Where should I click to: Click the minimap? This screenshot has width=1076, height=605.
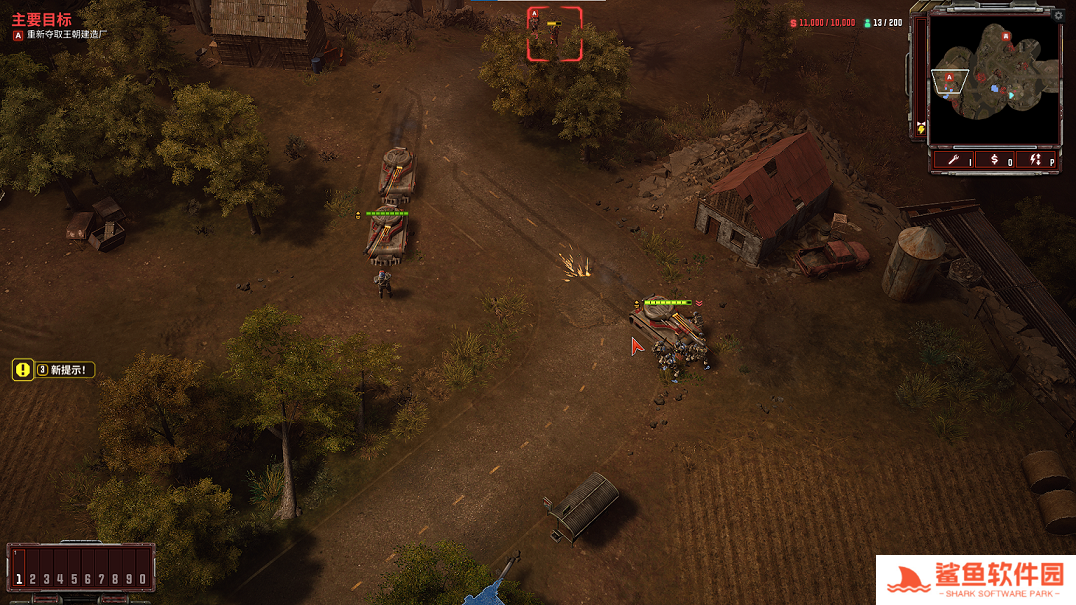993,80
